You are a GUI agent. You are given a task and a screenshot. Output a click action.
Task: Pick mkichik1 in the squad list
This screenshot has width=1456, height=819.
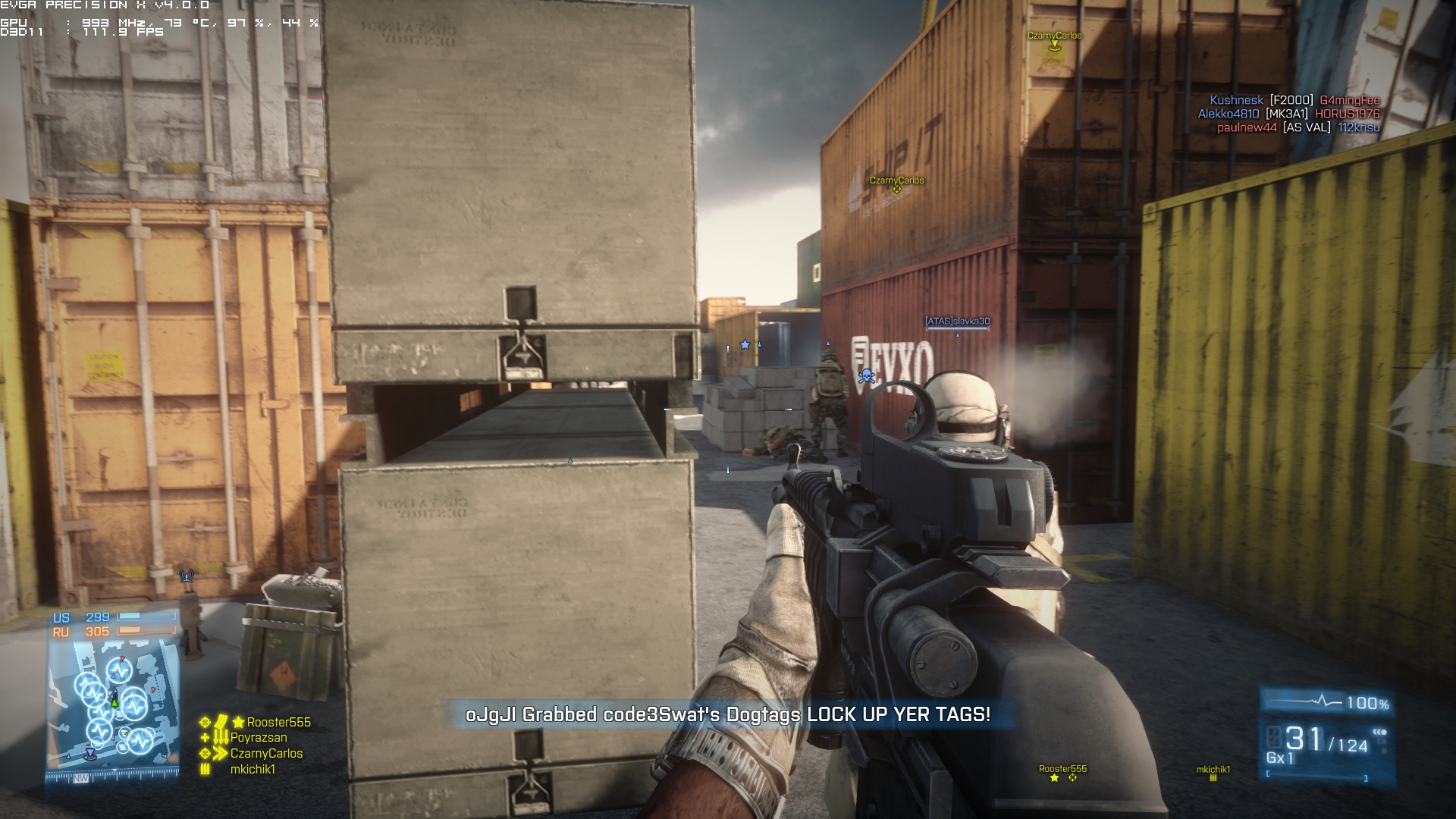pos(253,770)
